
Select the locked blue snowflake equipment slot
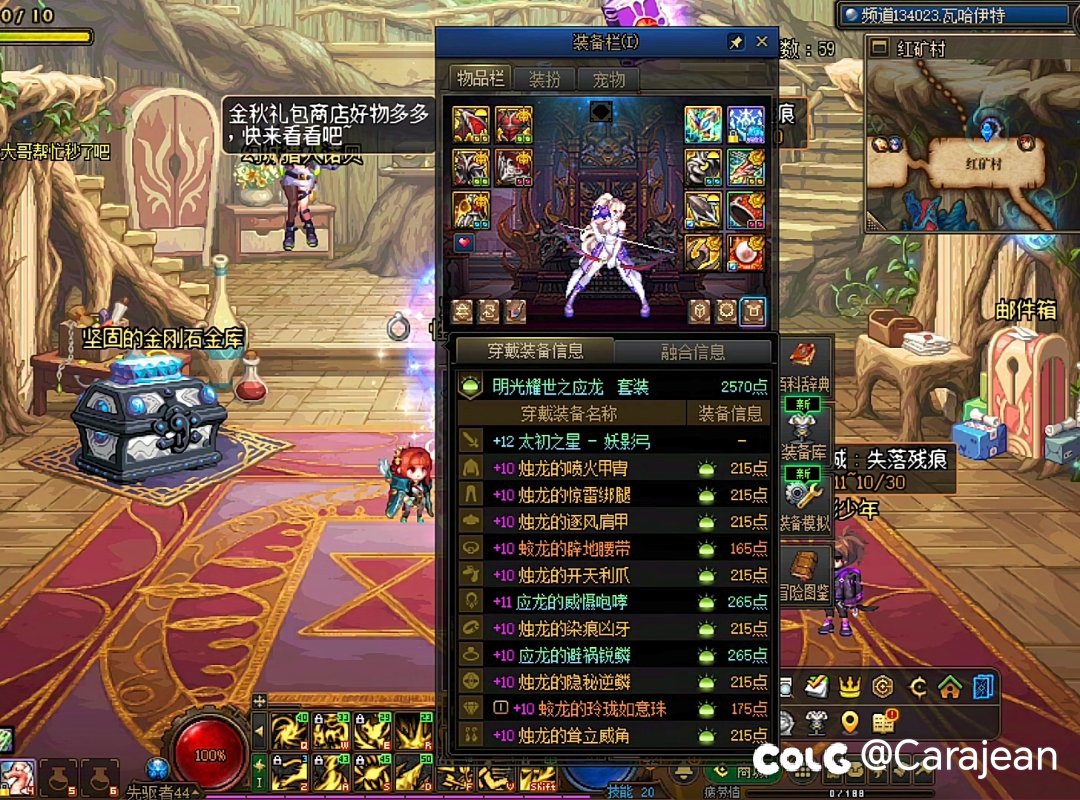746,124
